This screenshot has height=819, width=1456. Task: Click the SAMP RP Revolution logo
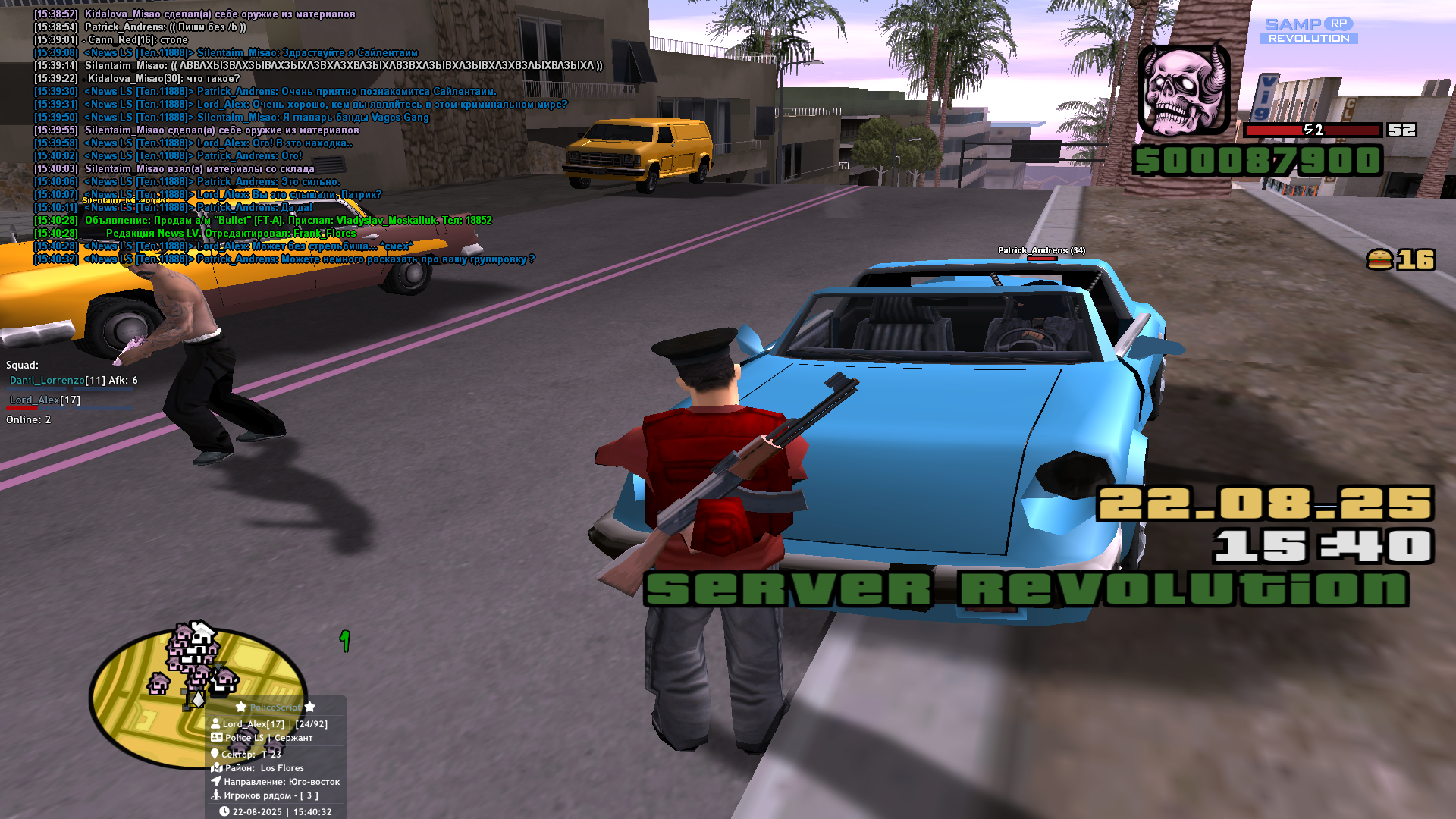click(1309, 30)
